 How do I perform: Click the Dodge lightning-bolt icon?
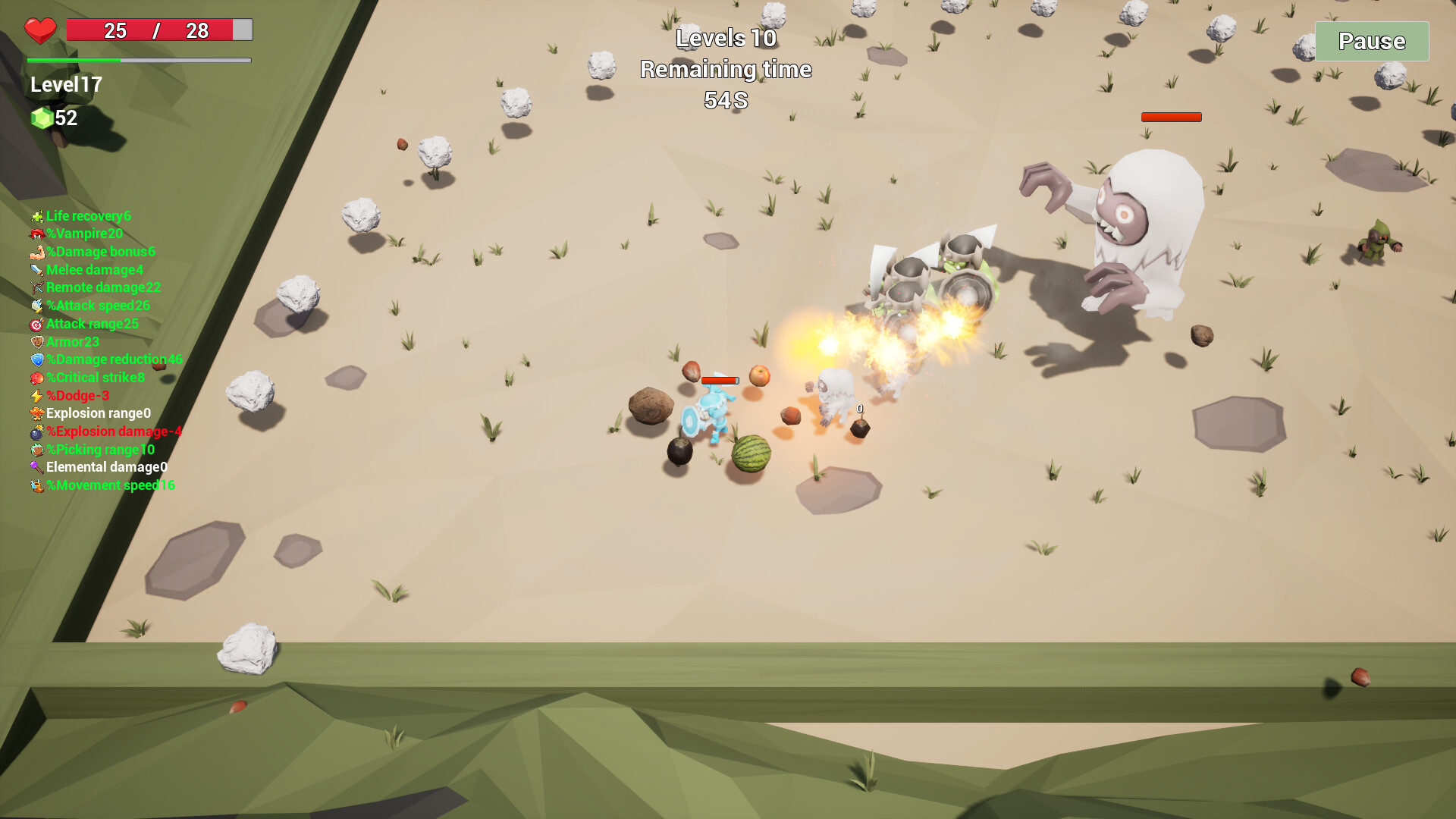click(35, 395)
